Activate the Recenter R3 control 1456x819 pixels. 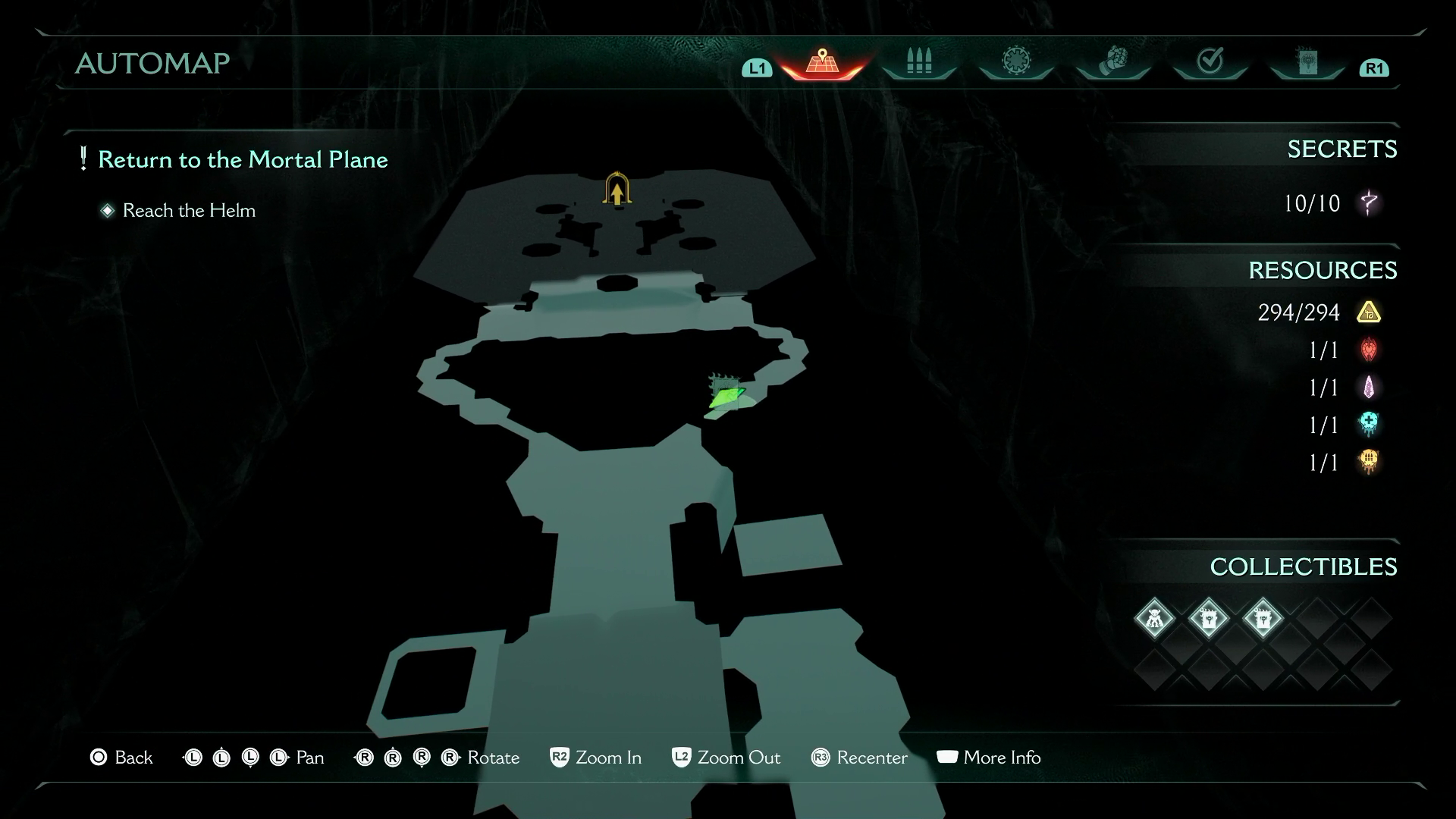(821, 757)
